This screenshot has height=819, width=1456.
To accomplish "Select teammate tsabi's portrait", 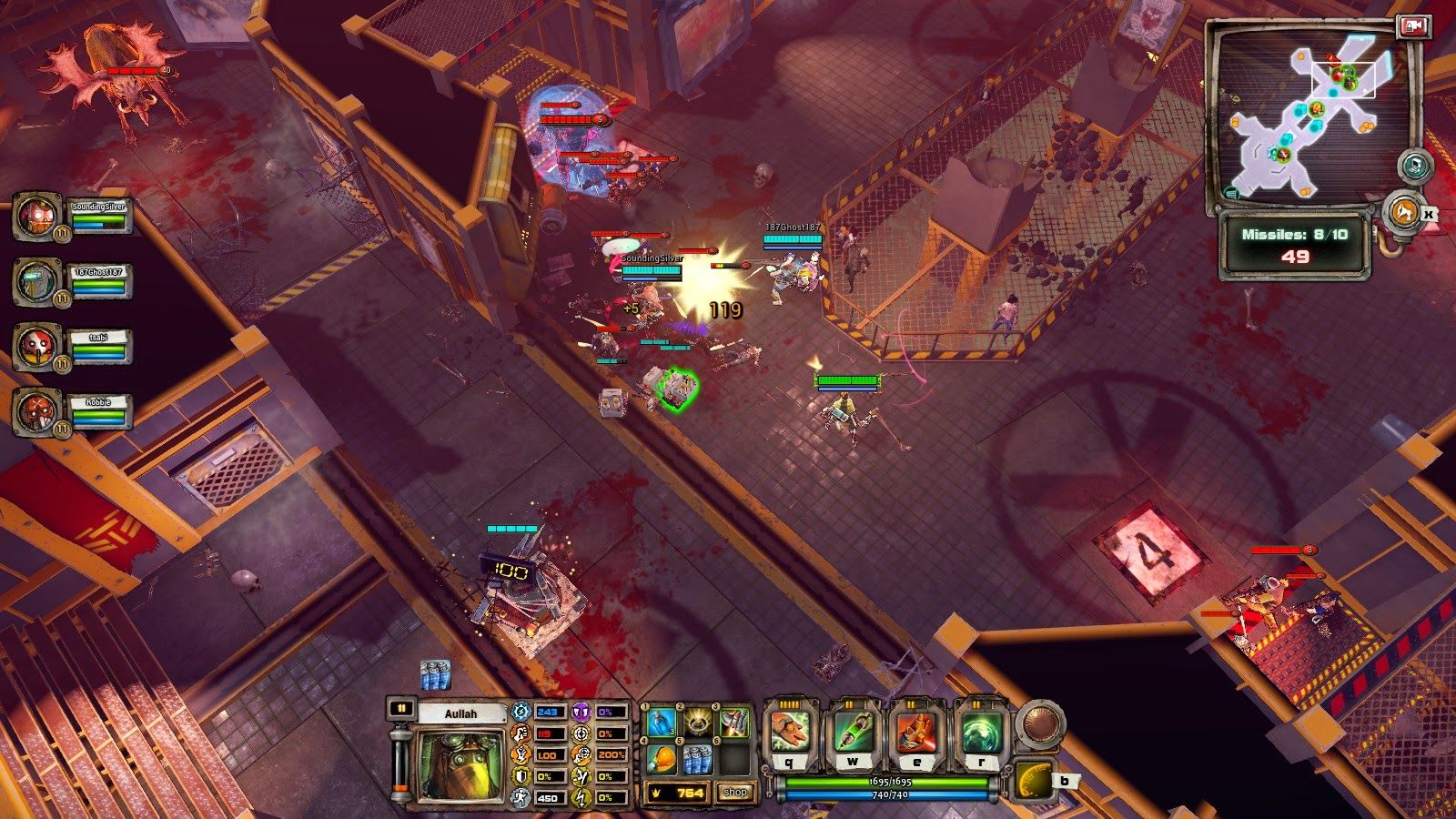I will tap(37, 346).
